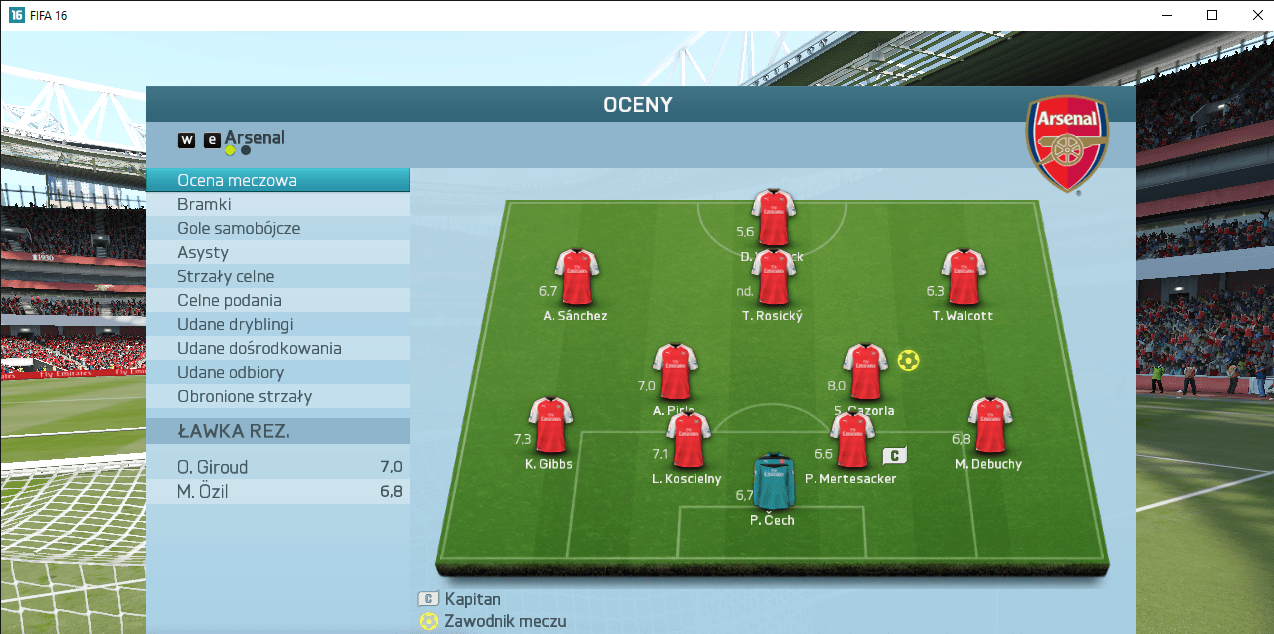Image resolution: width=1274 pixels, height=634 pixels.
Task: Select A. Sánchez on the pitch
Action: click(x=576, y=278)
